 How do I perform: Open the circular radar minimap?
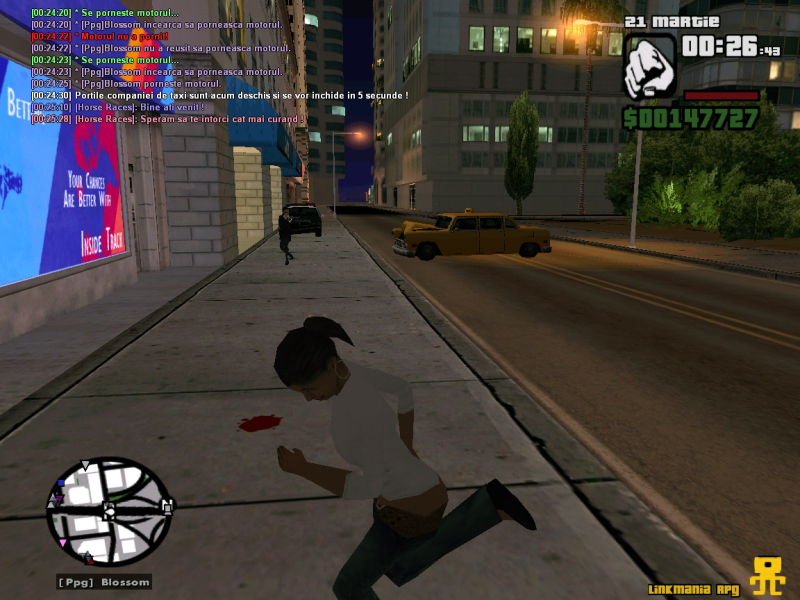[x=109, y=511]
